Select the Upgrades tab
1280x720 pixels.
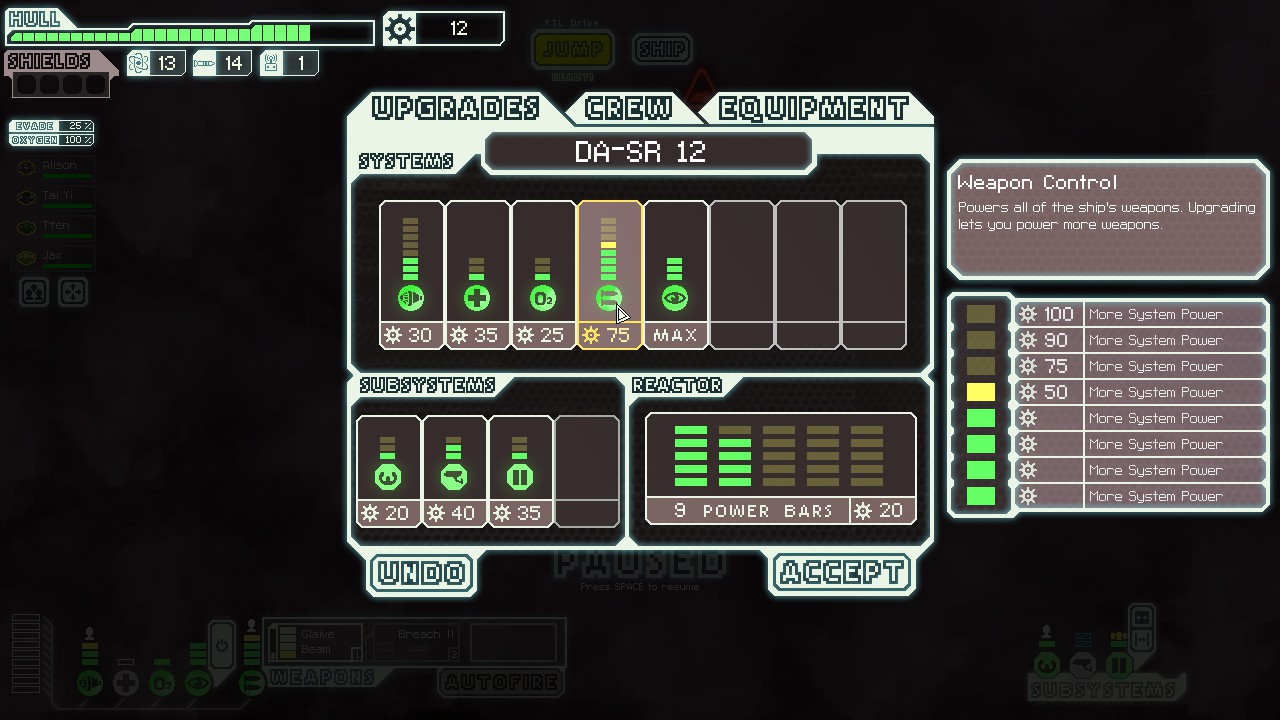(456, 108)
